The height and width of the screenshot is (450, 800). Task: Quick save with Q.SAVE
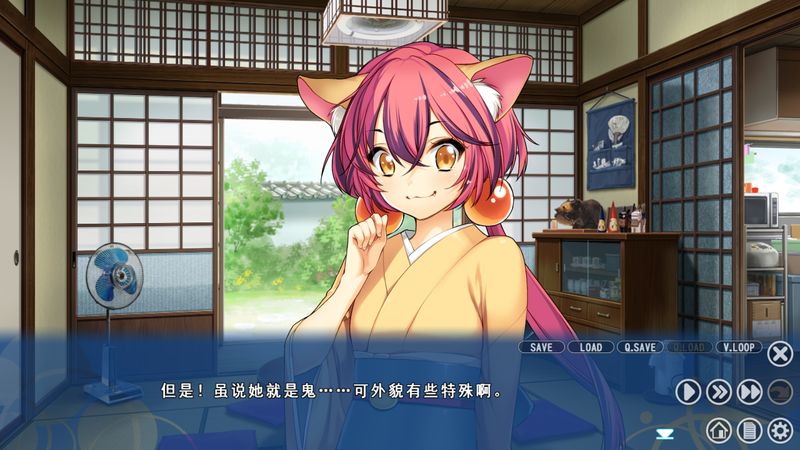tap(640, 347)
